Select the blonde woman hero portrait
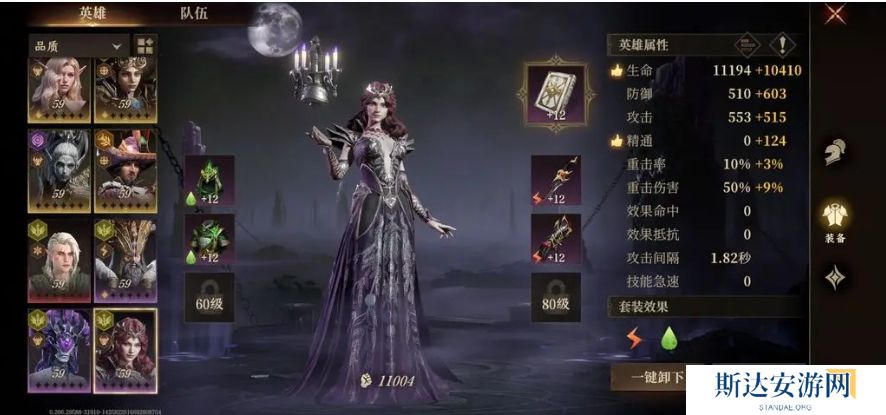This screenshot has height=415, width=886. pyautogui.click(x=60, y=89)
